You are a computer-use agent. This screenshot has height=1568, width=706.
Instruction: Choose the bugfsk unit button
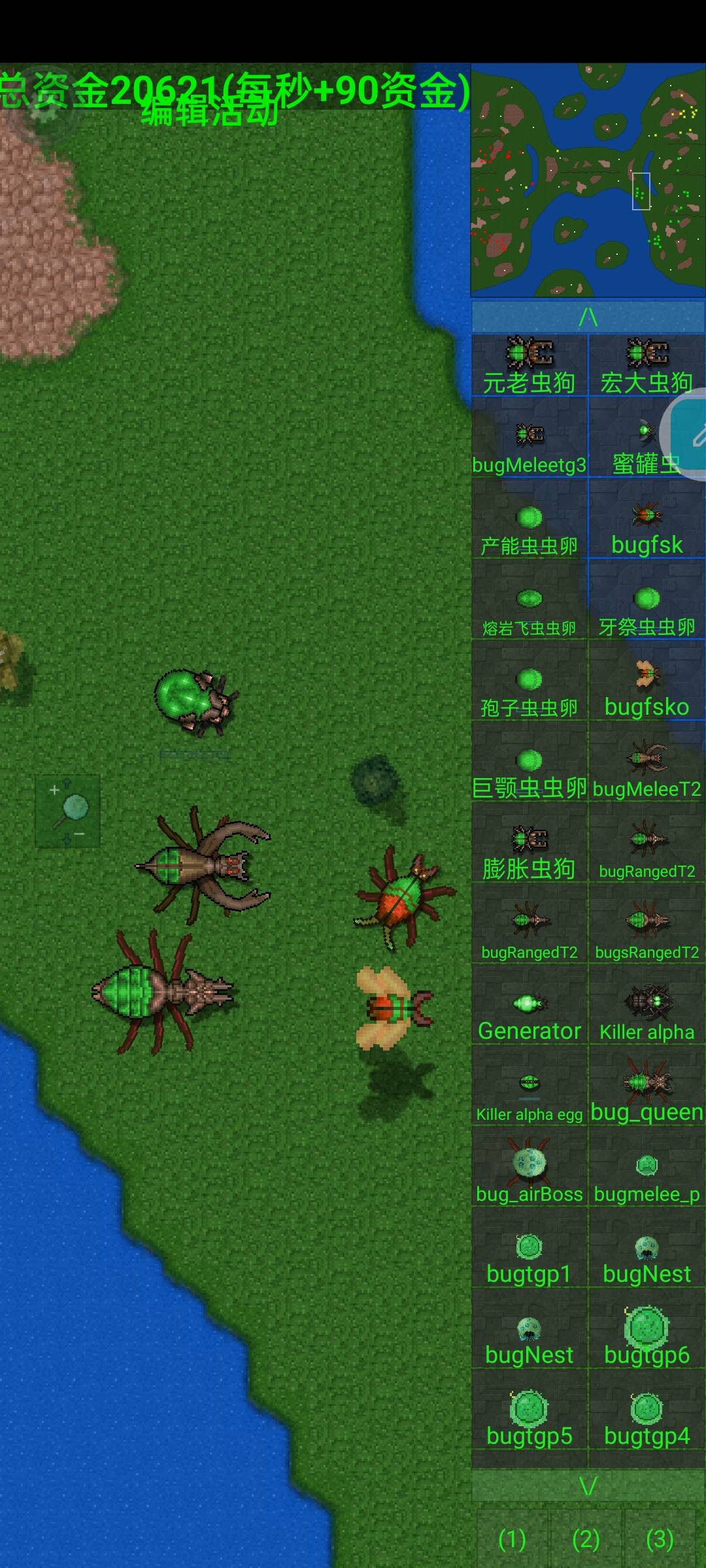647,527
